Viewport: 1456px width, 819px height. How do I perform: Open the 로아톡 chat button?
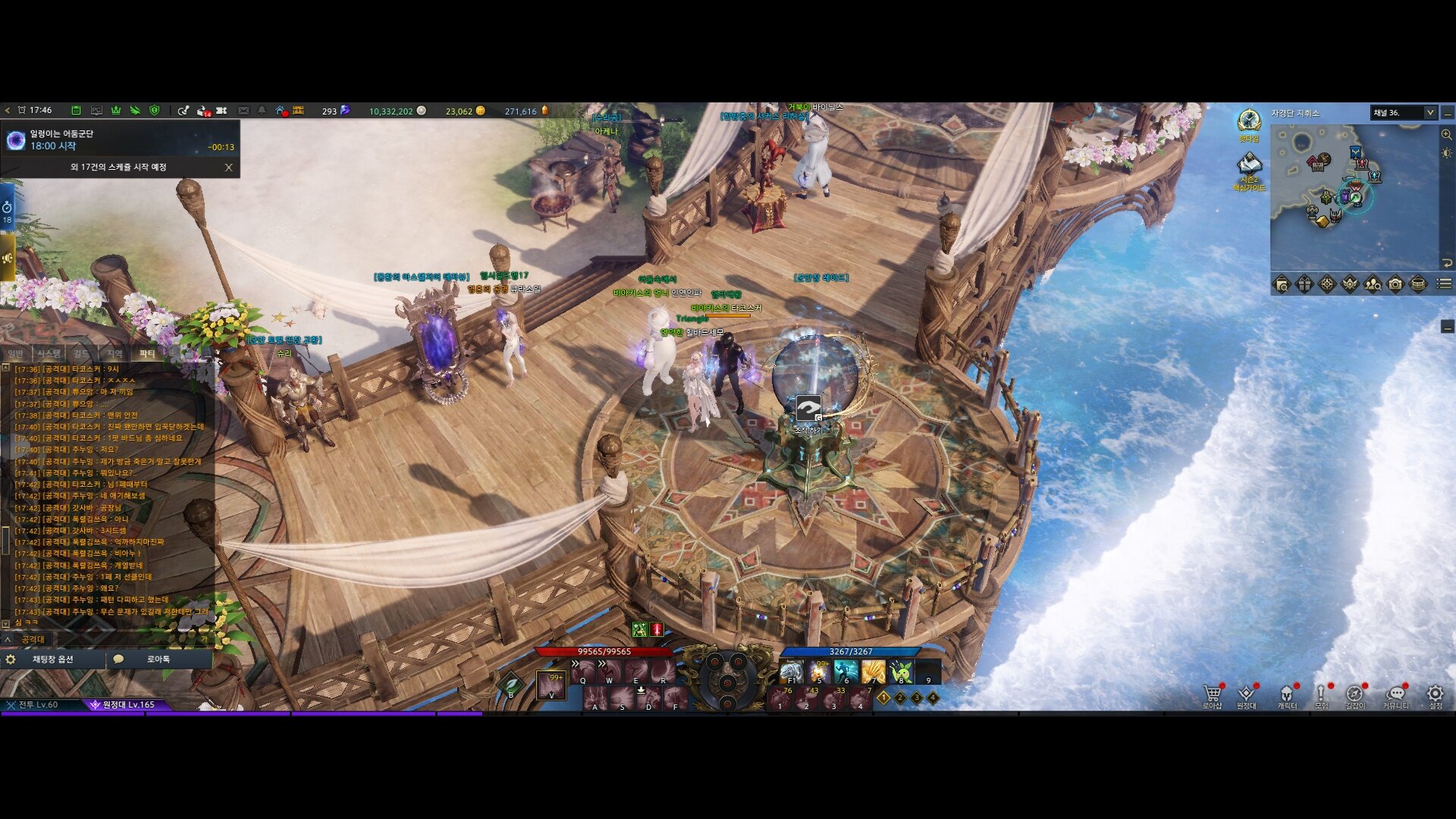(158, 660)
